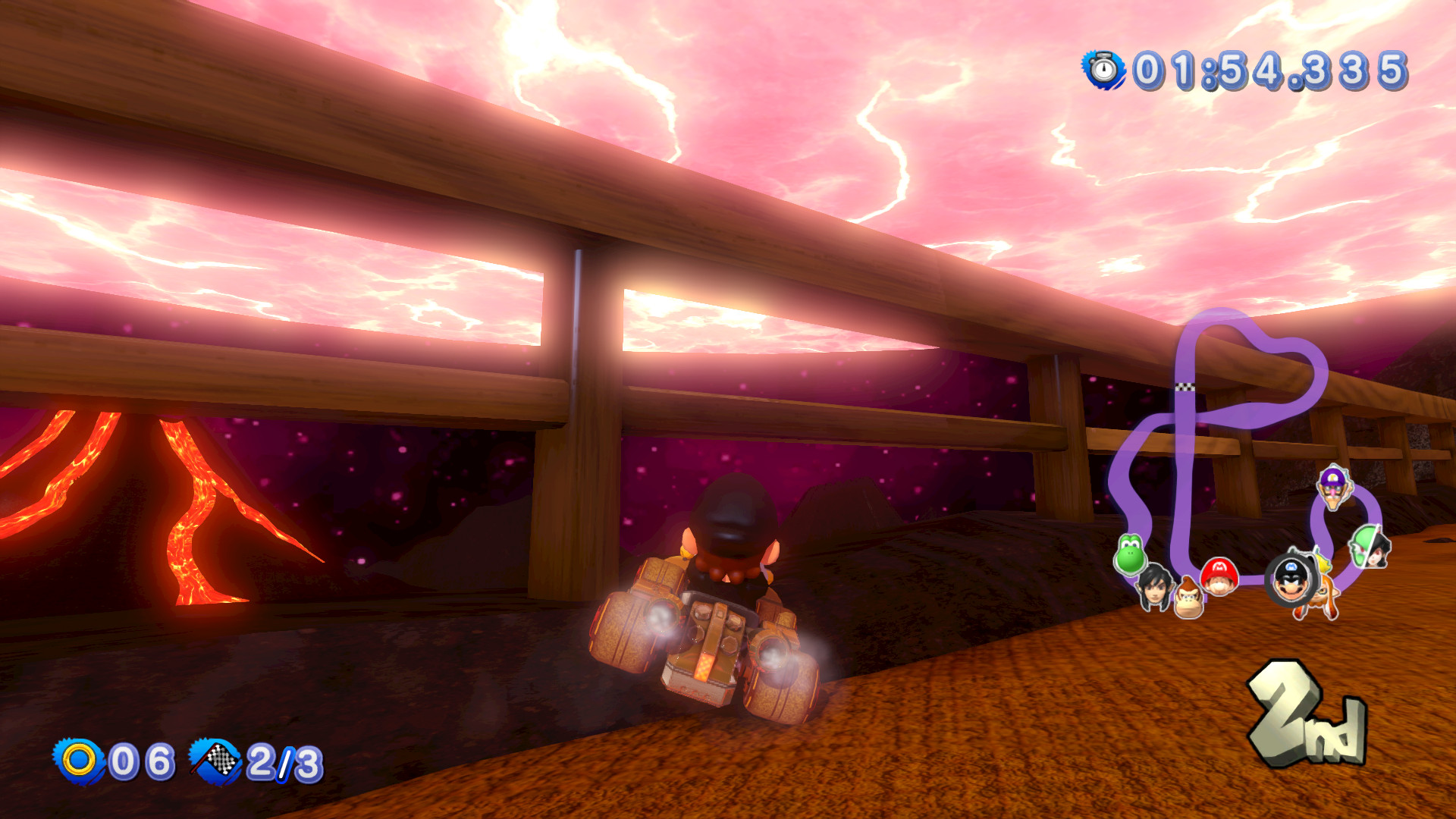Click the lap counter reading 2/3

pyautogui.click(x=281, y=761)
